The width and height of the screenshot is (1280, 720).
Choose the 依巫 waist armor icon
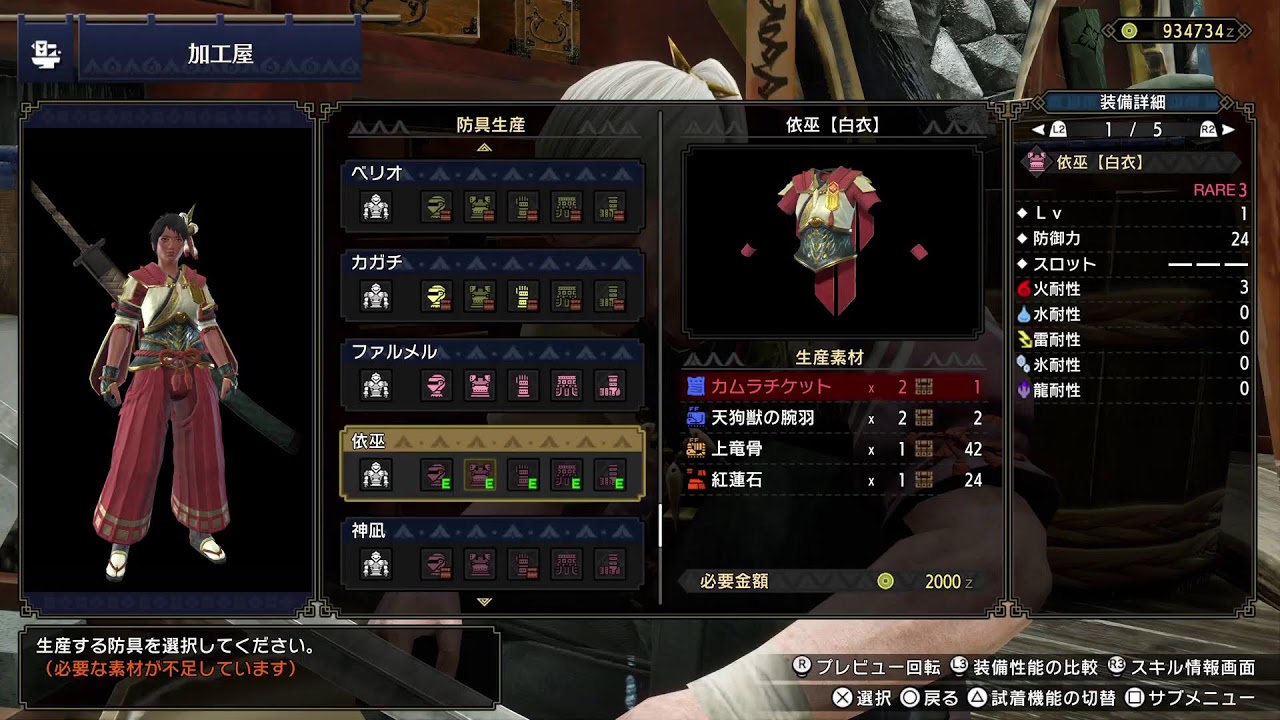point(567,475)
